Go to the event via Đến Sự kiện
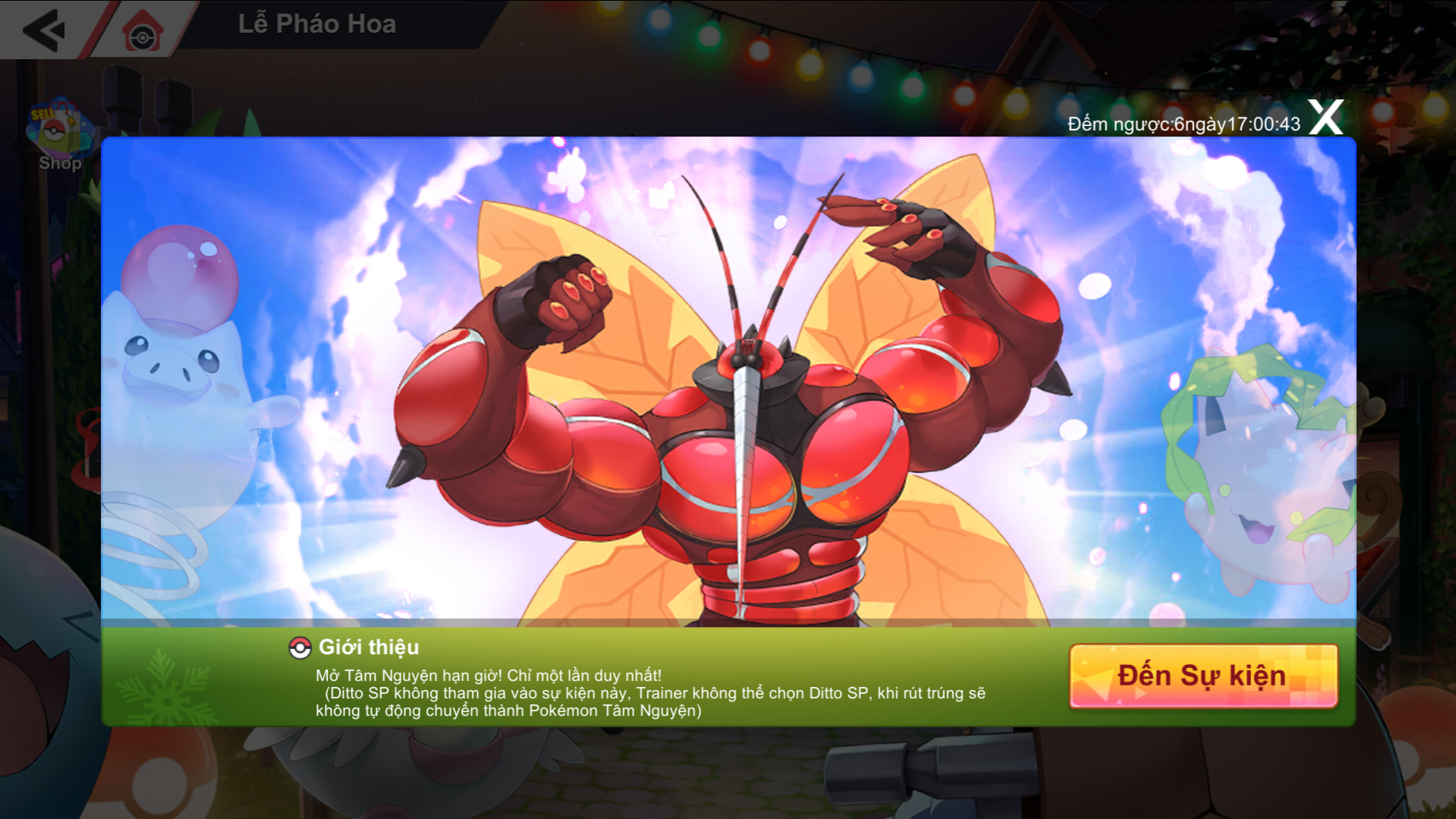Viewport: 1456px width, 819px height. (1203, 676)
